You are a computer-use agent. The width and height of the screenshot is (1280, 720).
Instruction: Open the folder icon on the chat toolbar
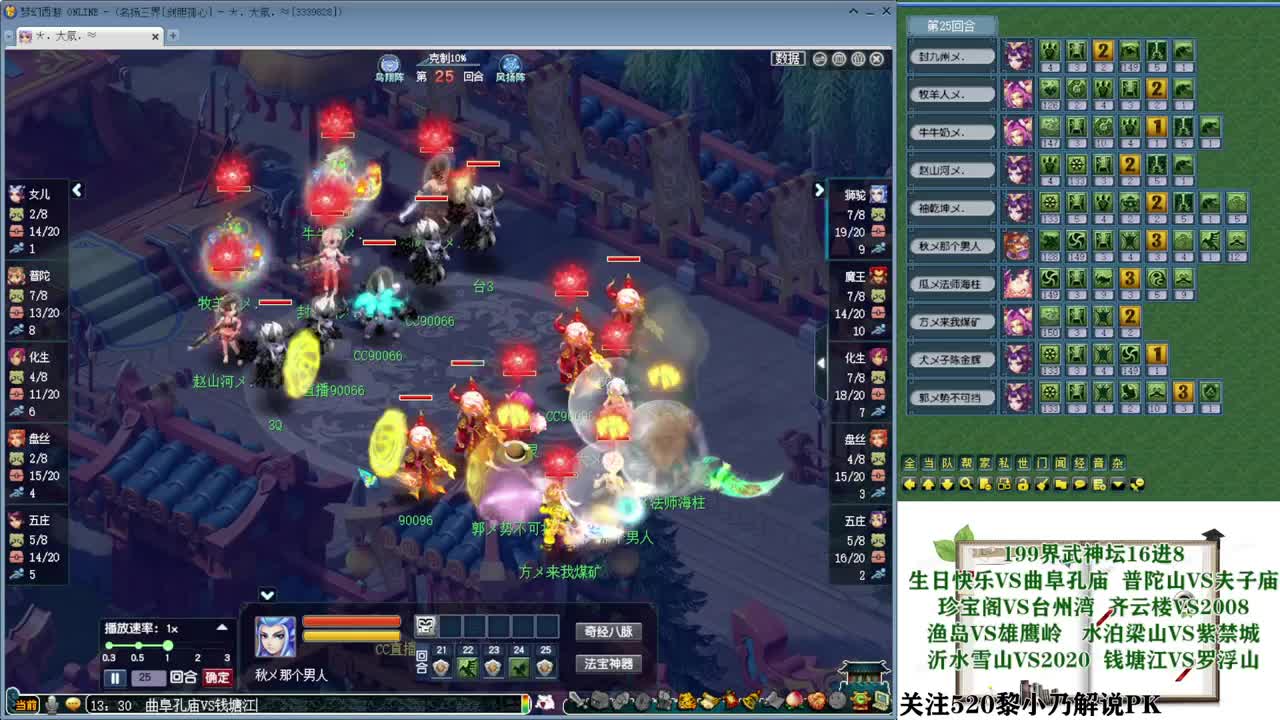1060,484
